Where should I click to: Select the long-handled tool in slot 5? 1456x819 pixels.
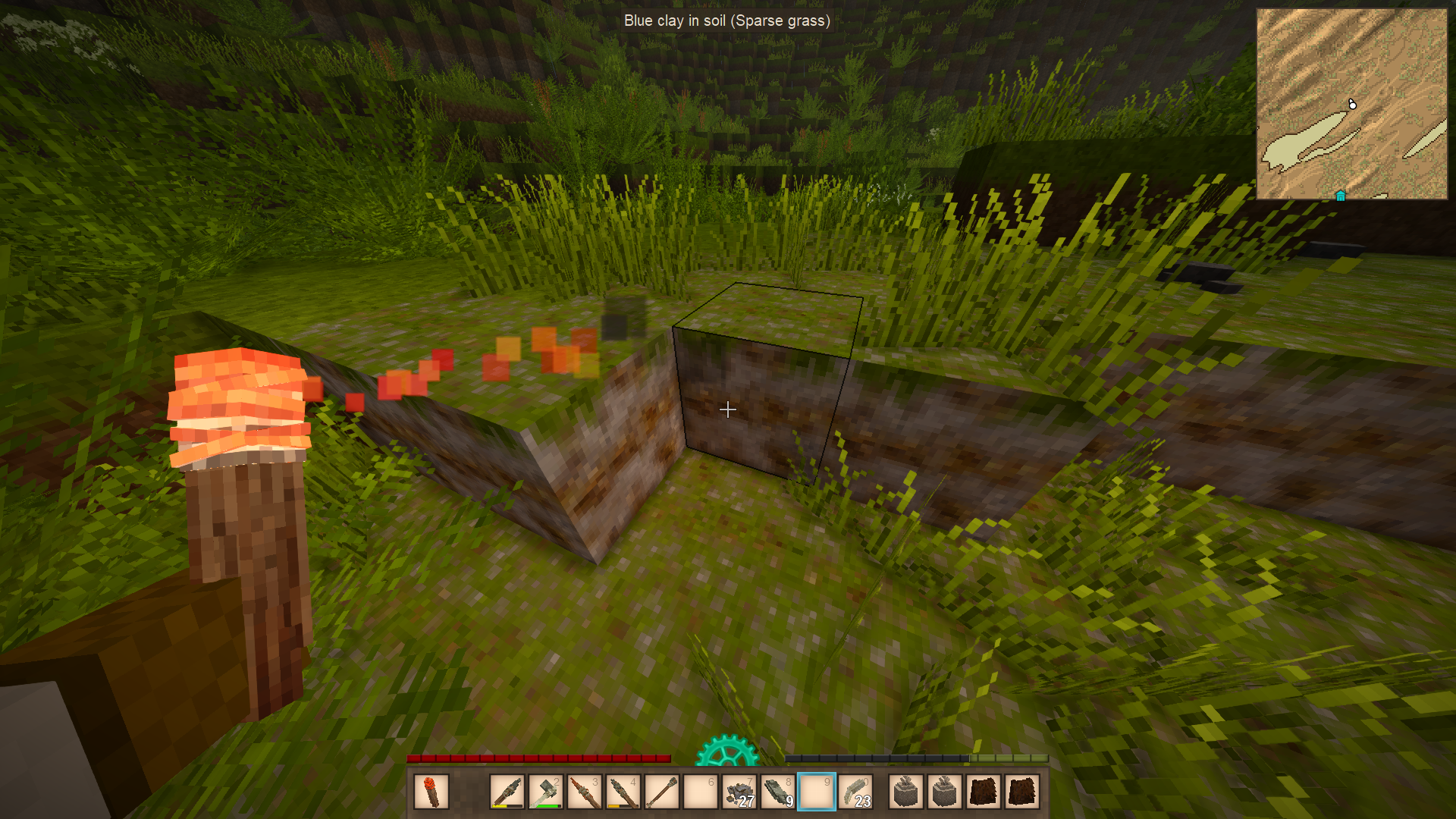pyautogui.click(x=662, y=792)
